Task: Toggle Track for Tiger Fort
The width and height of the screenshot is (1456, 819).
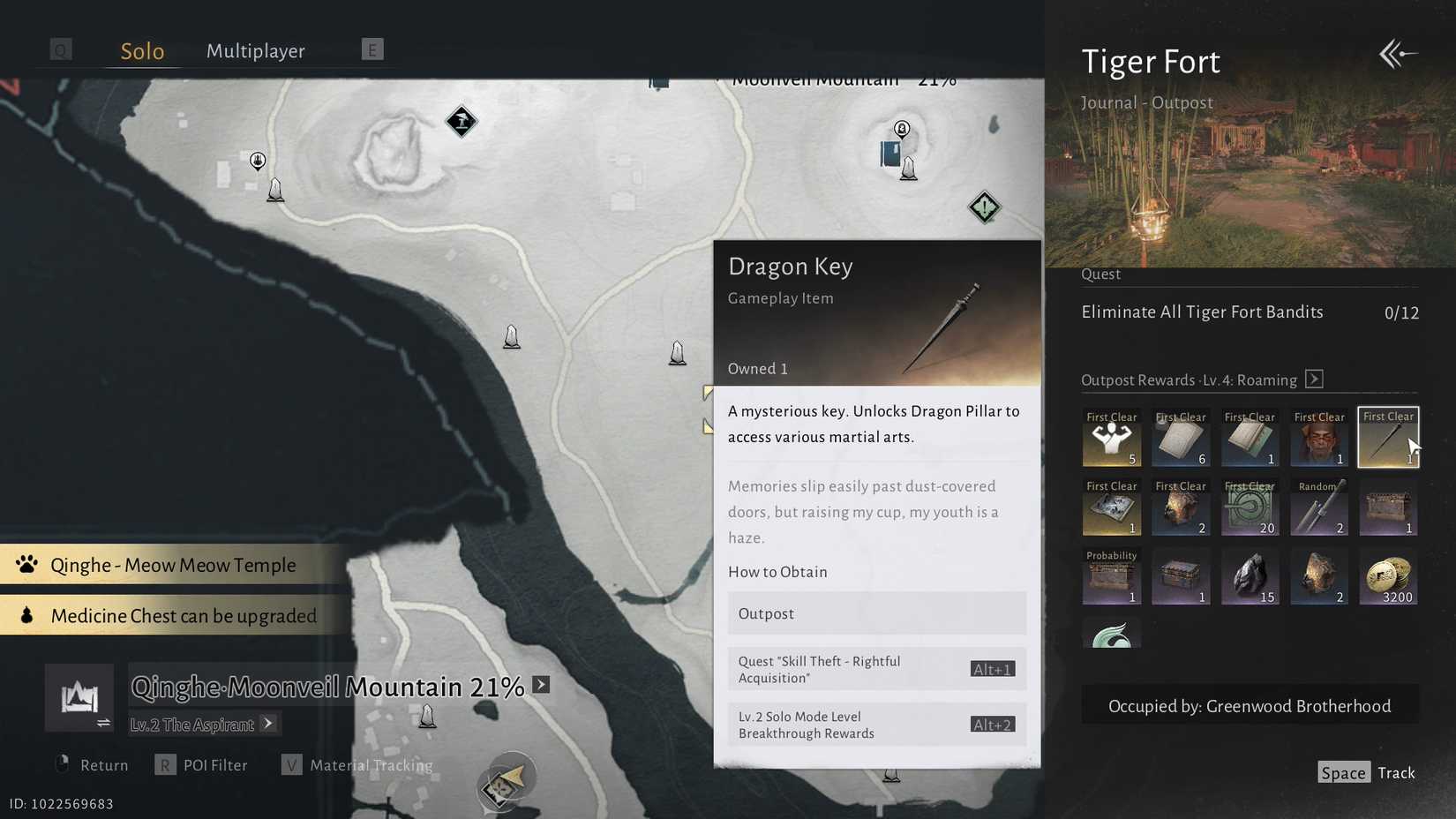Action: pos(1396,772)
